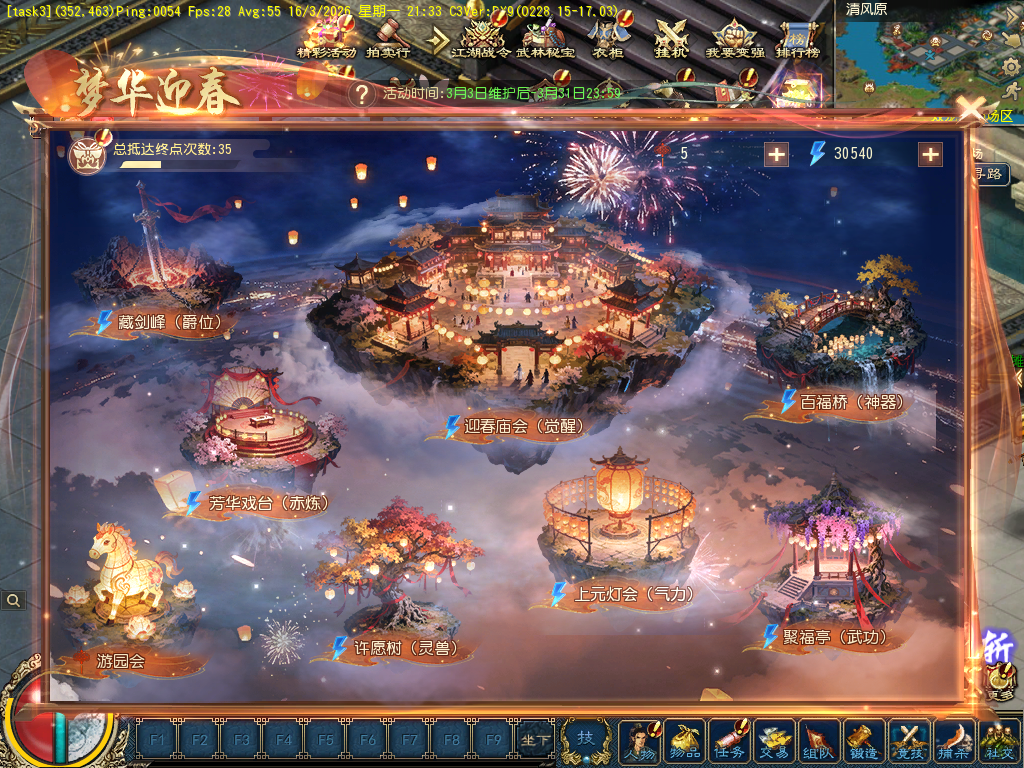Add more lightning energy with plus button
Image resolution: width=1024 pixels, height=768 pixels.
click(x=930, y=154)
